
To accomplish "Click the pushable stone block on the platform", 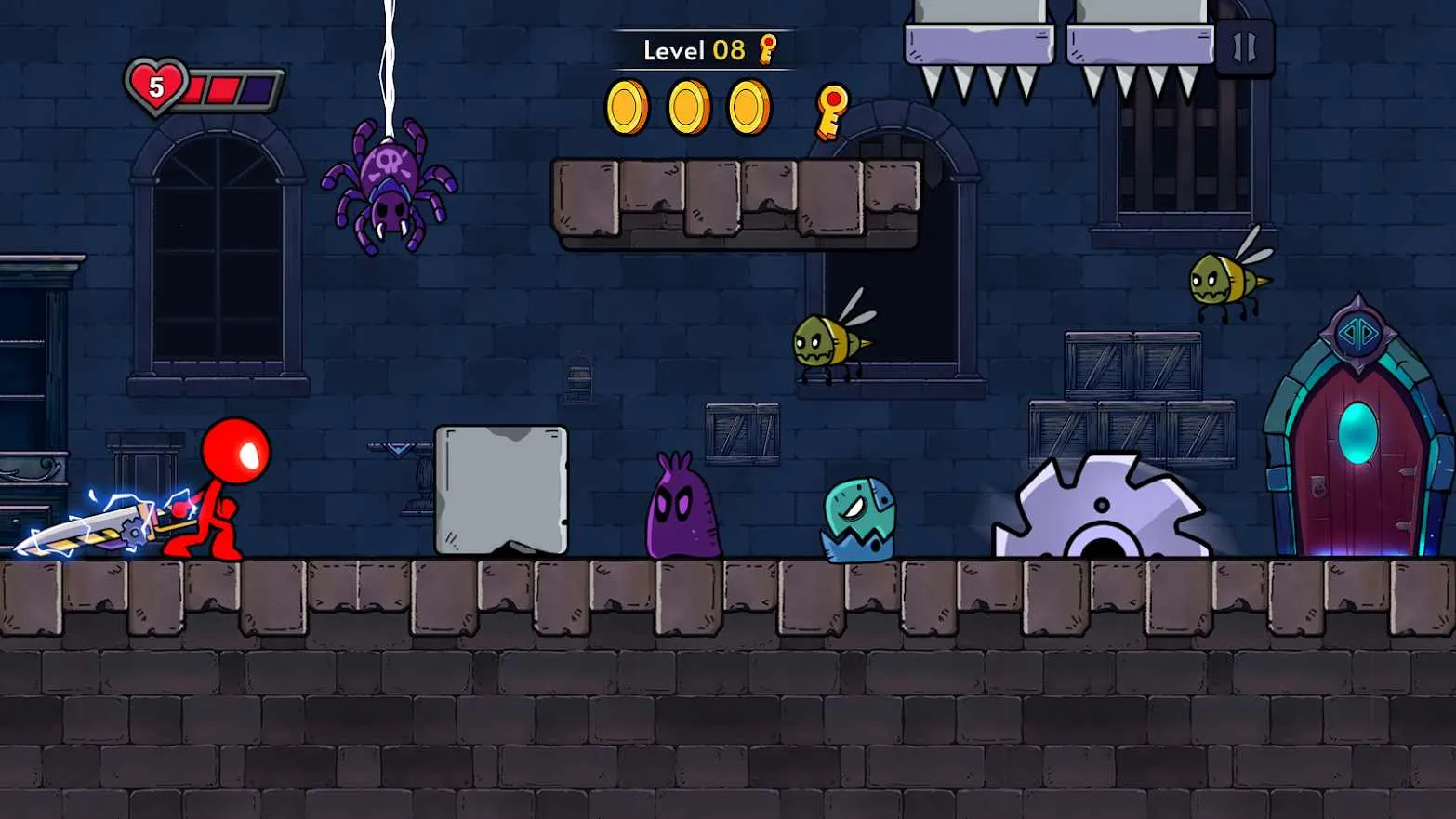I will [502, 488].
